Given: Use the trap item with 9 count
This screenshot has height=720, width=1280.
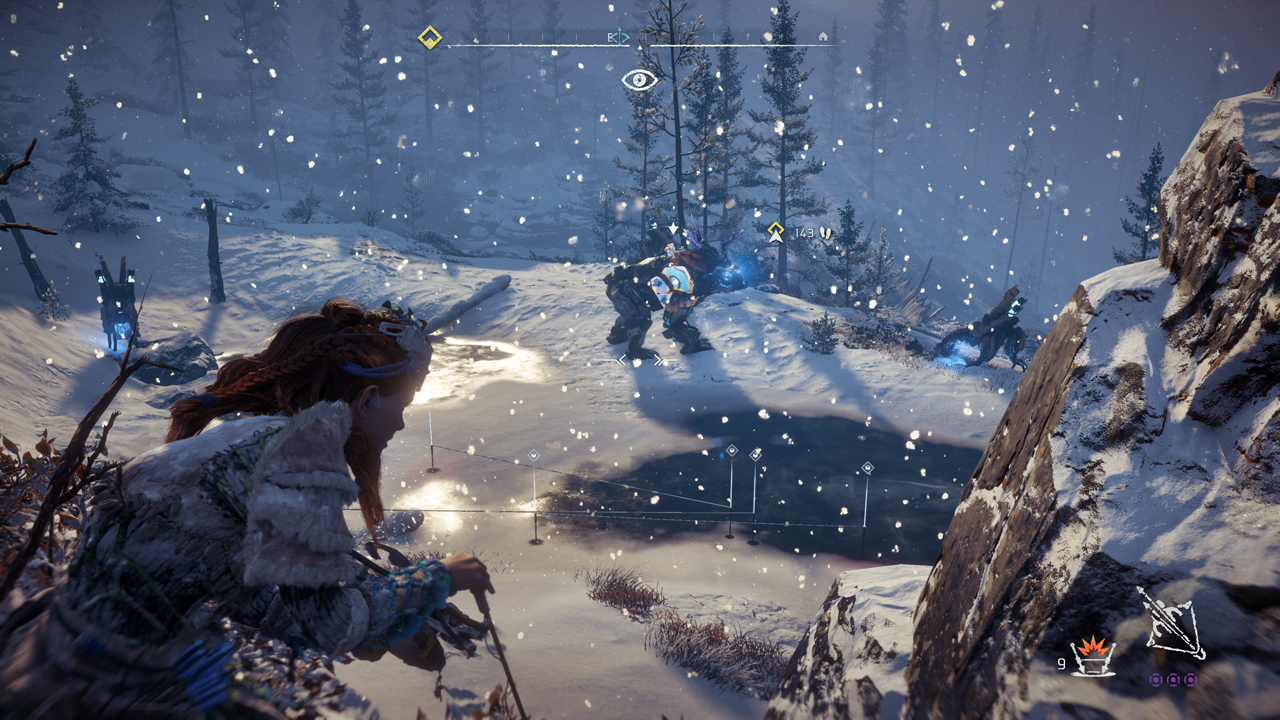Looking at the screenshot, I should pos(1092,656).
